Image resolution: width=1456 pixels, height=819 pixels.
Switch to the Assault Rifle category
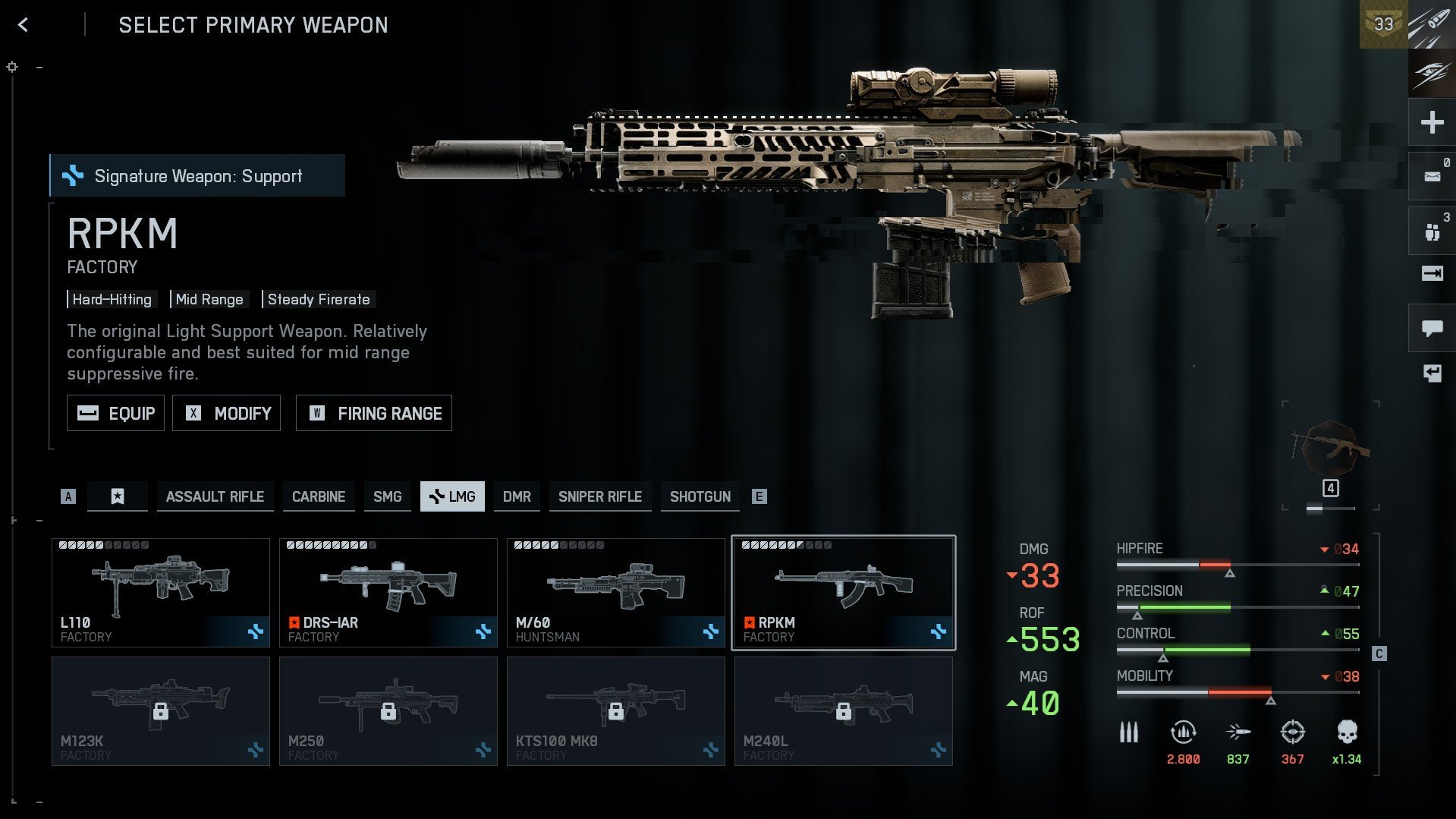(x=215, y=496)
